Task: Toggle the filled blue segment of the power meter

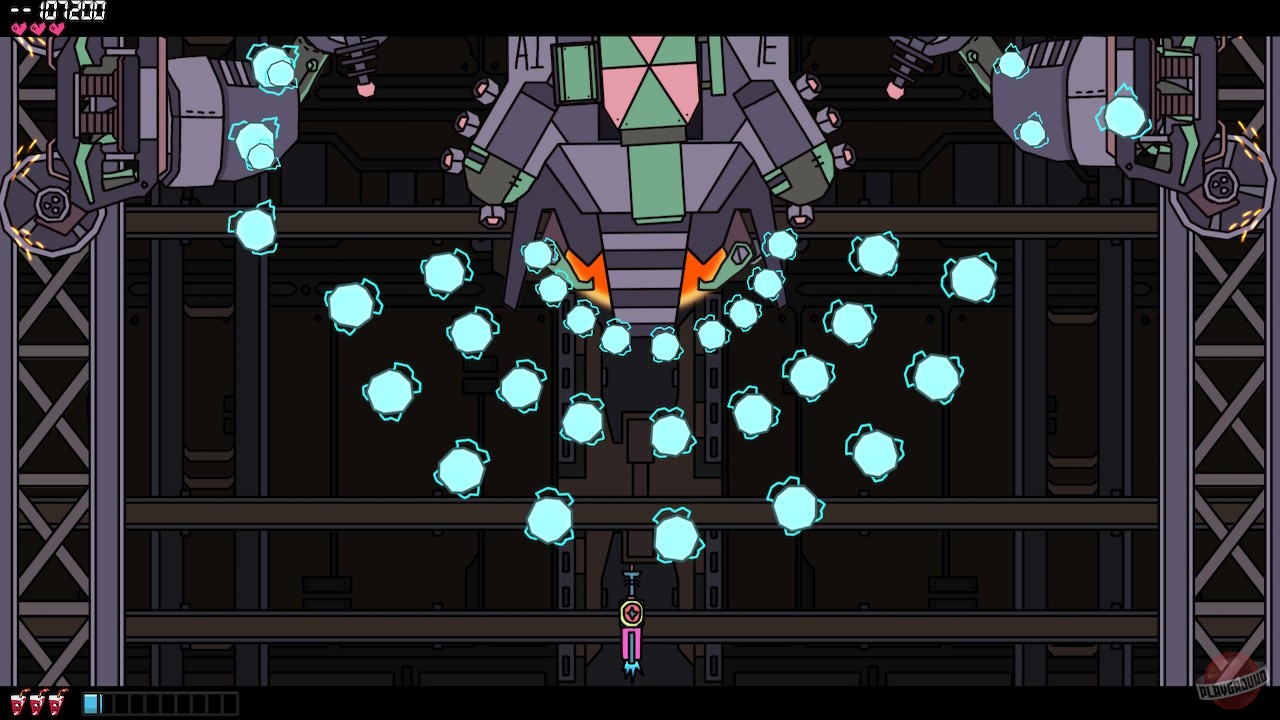Action: (x=92, y=702)
